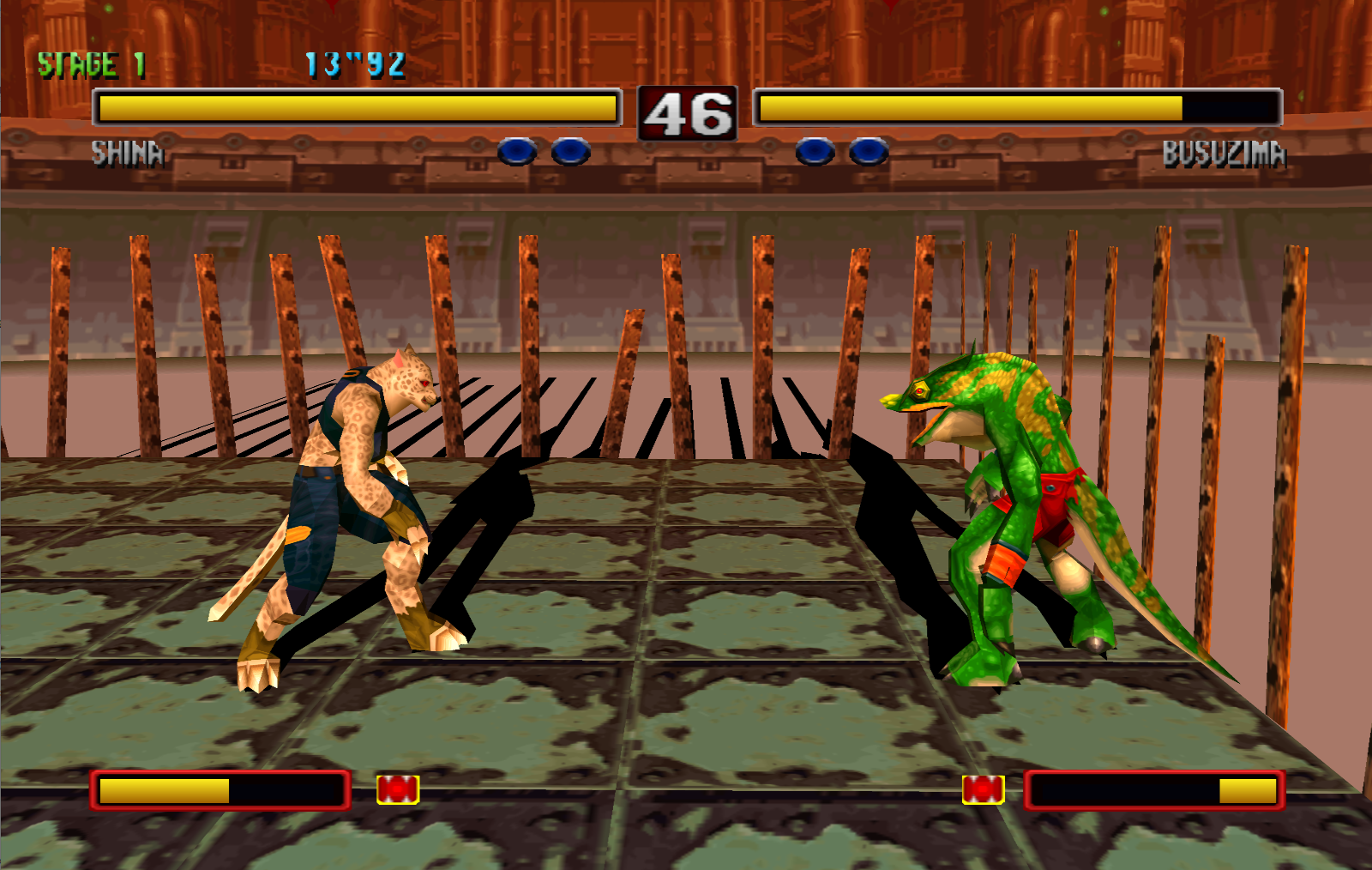Viewport: 1372px width, 870px height.
Task: Click the green best-time readout 13"92
Action: [x=354, y=63]
